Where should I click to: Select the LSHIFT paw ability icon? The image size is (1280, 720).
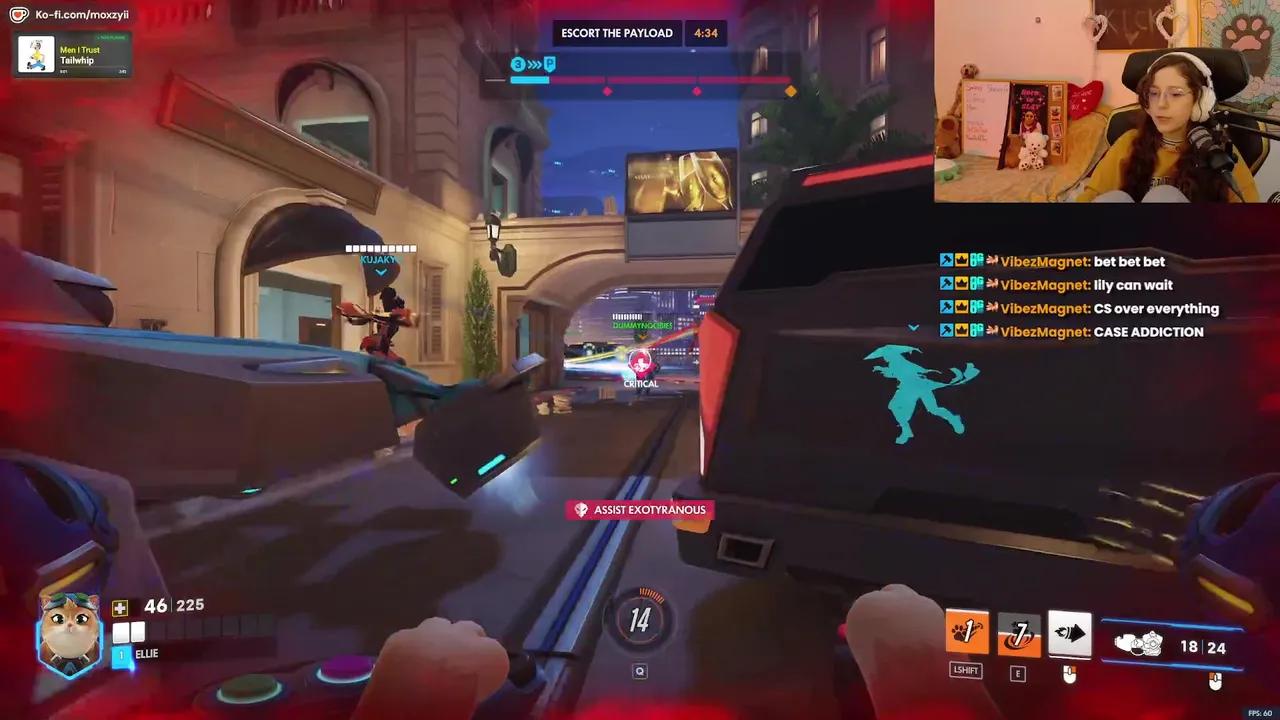pyautogui.click(x=966, y=630)
